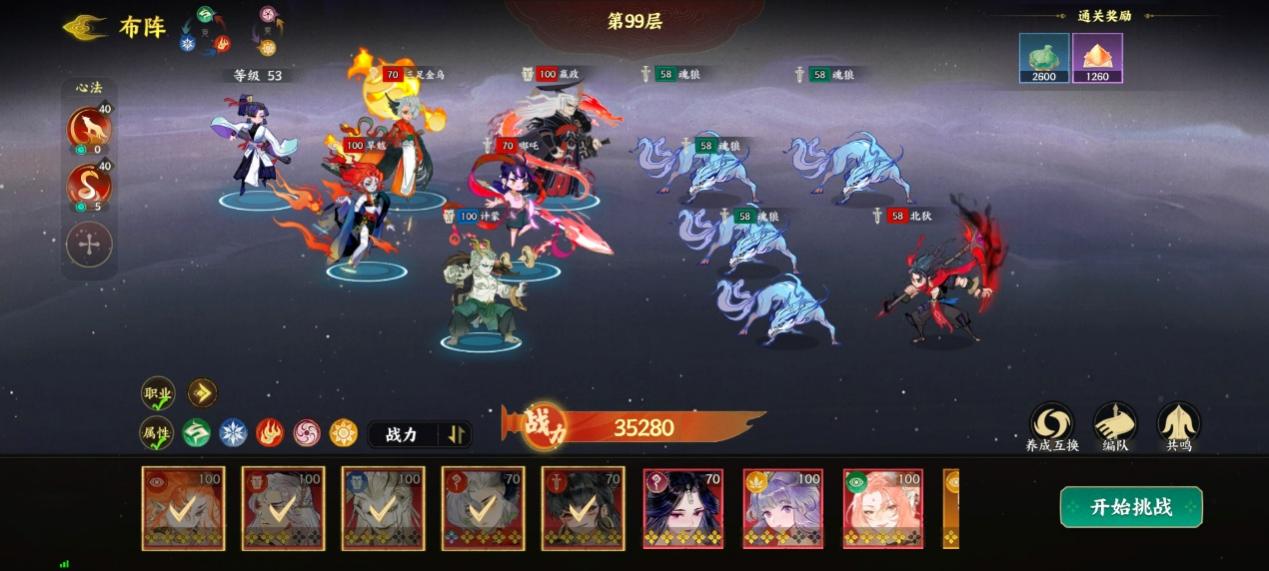View the green jade clear reward

1044,58
